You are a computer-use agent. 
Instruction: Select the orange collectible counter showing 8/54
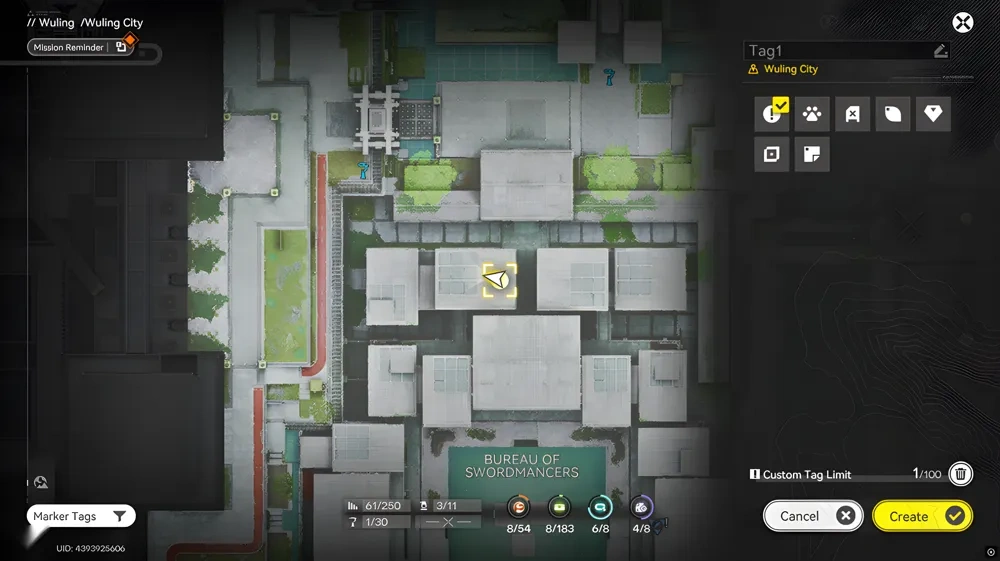[518, 508]
